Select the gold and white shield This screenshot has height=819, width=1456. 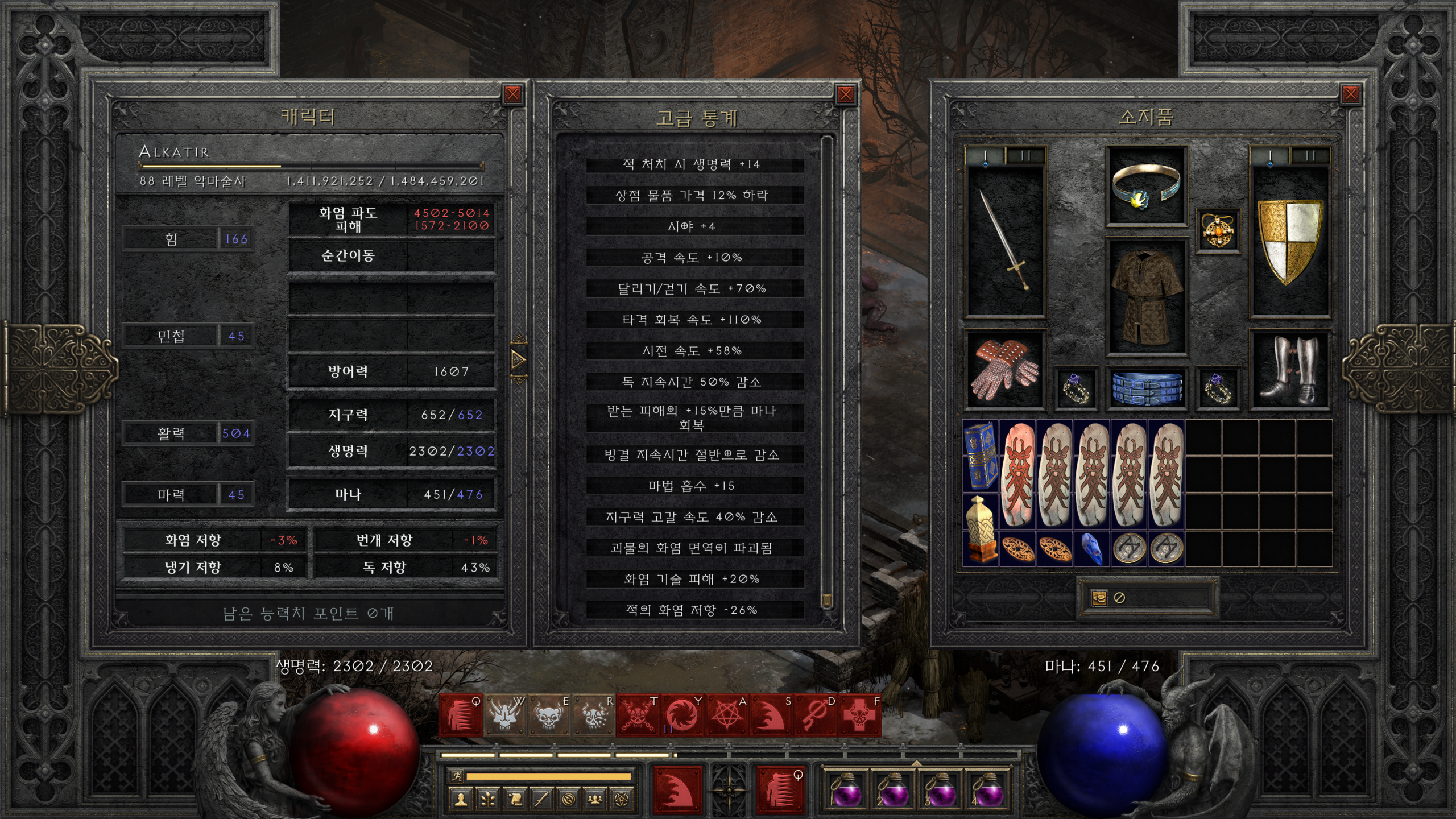[x=1289, y=242]
